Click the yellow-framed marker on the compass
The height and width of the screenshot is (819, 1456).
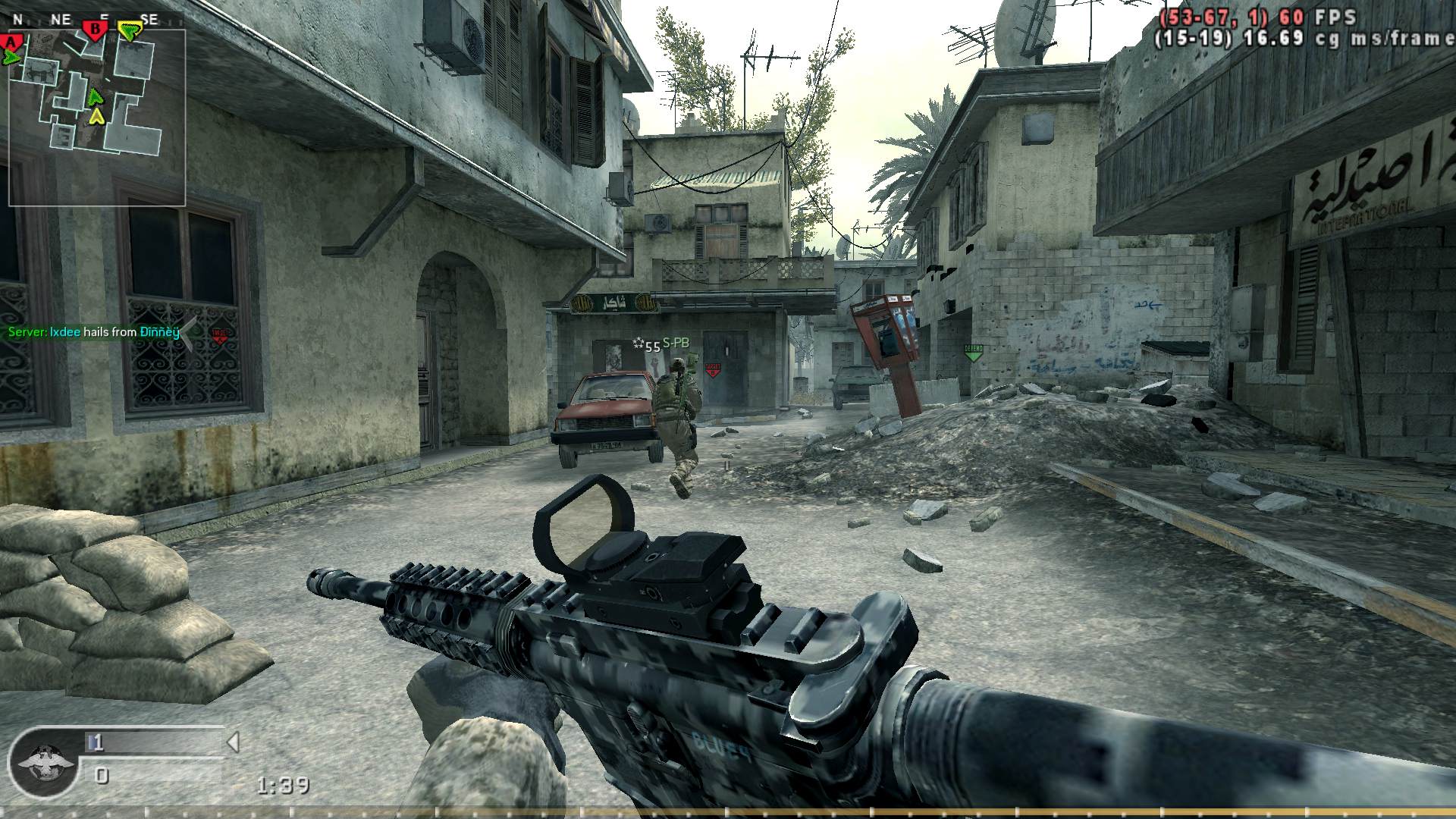131,30
